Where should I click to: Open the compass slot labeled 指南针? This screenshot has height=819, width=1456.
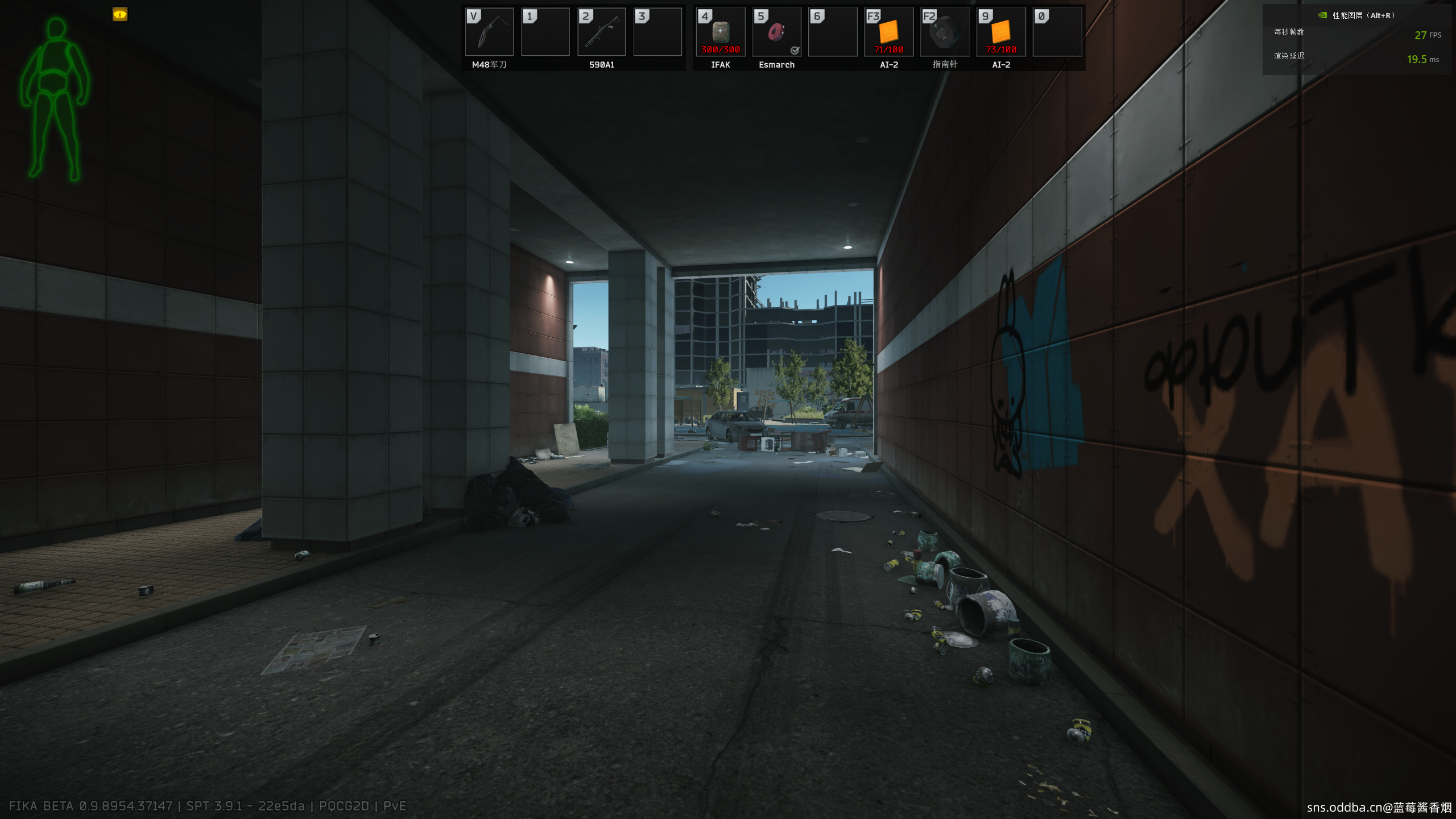[x=945, y=32]
